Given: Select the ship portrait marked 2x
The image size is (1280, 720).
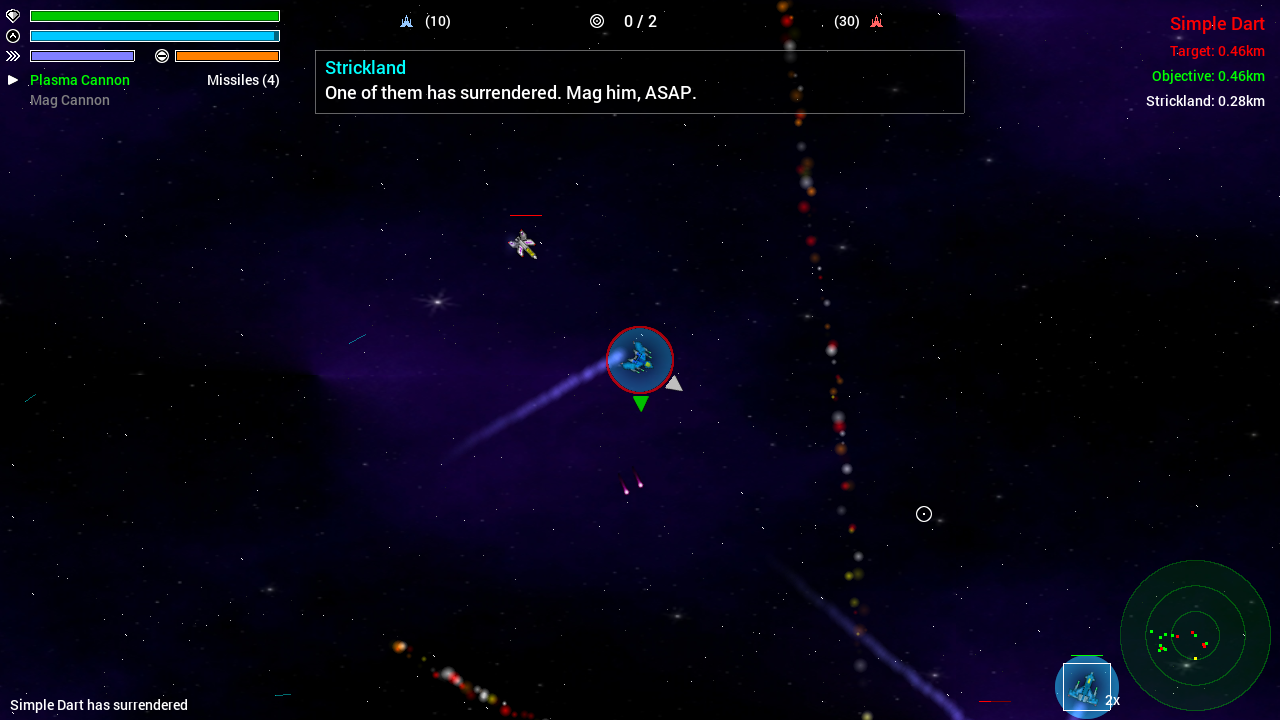Looking at the screenshot, I should pos(1086,687).
